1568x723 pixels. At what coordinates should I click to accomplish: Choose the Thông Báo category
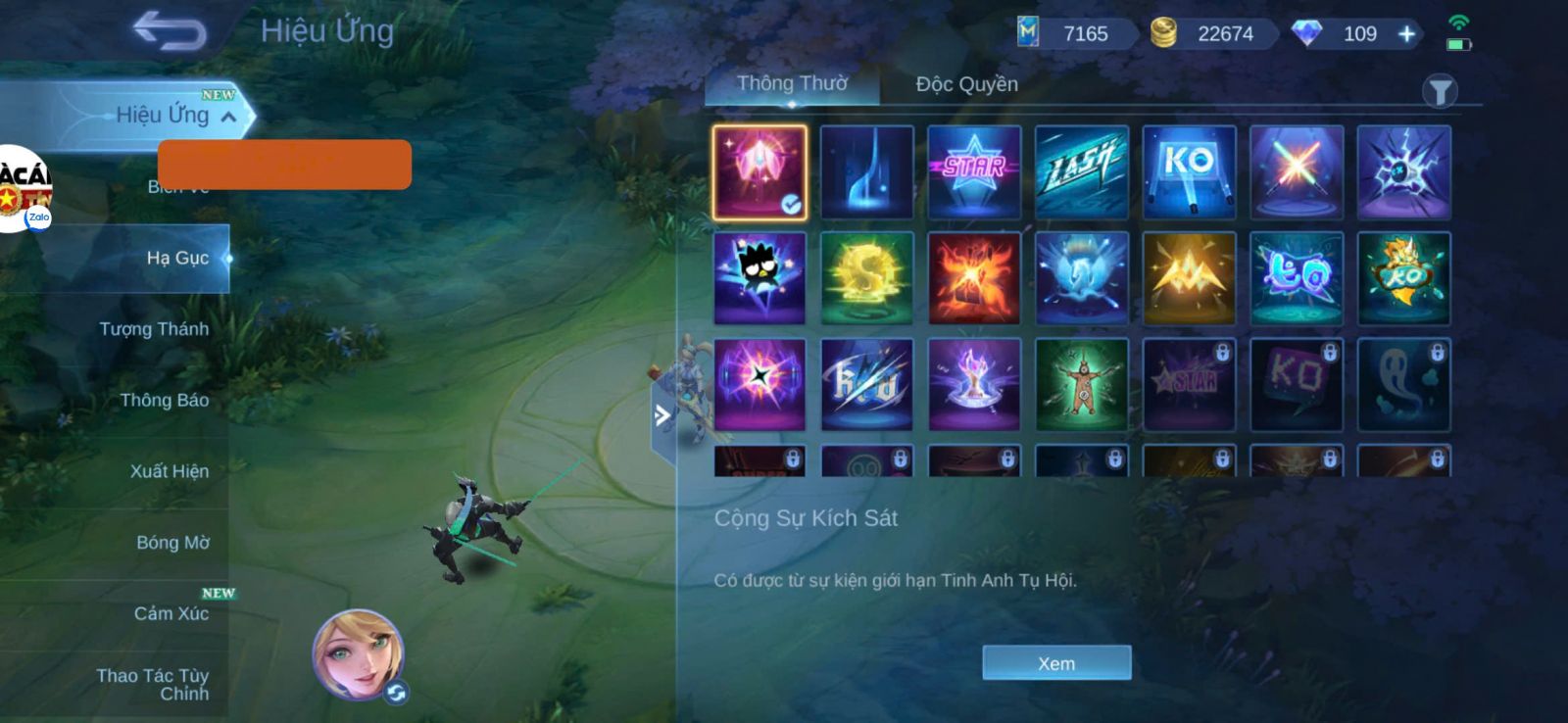[x=164, y=400]
